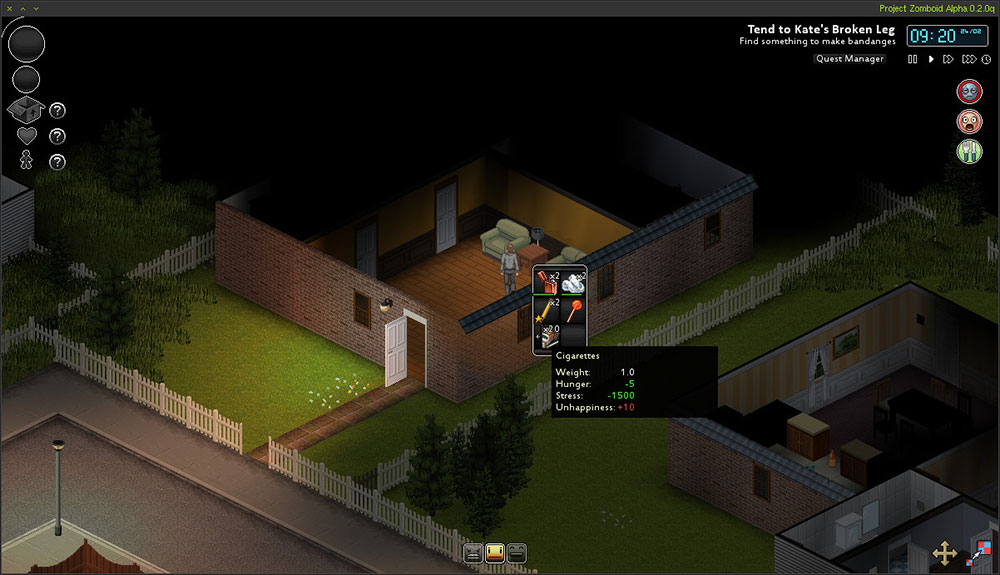
Task: Choose the double-arrow fast forward speed
Action: pos(949,60)
